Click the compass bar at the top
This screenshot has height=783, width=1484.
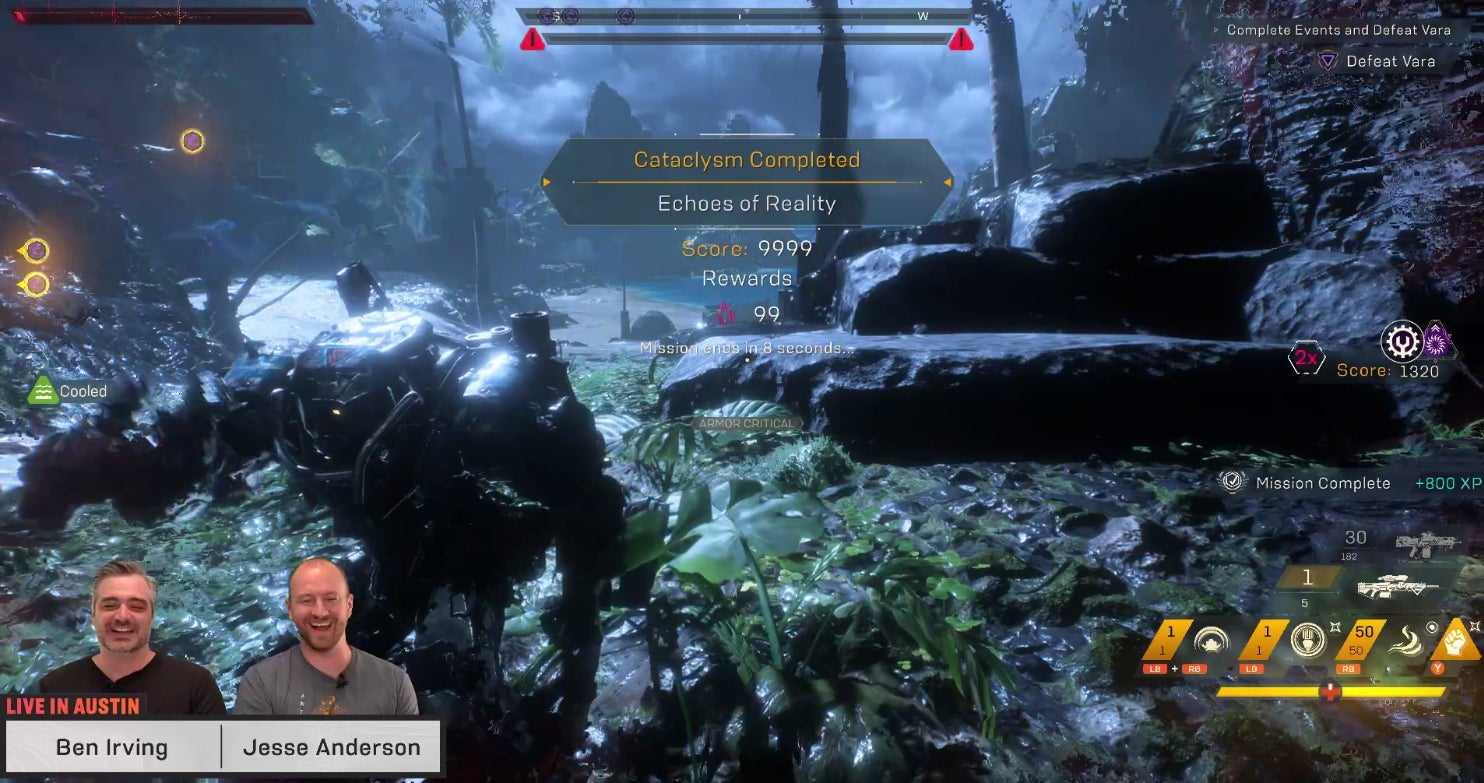745,16
